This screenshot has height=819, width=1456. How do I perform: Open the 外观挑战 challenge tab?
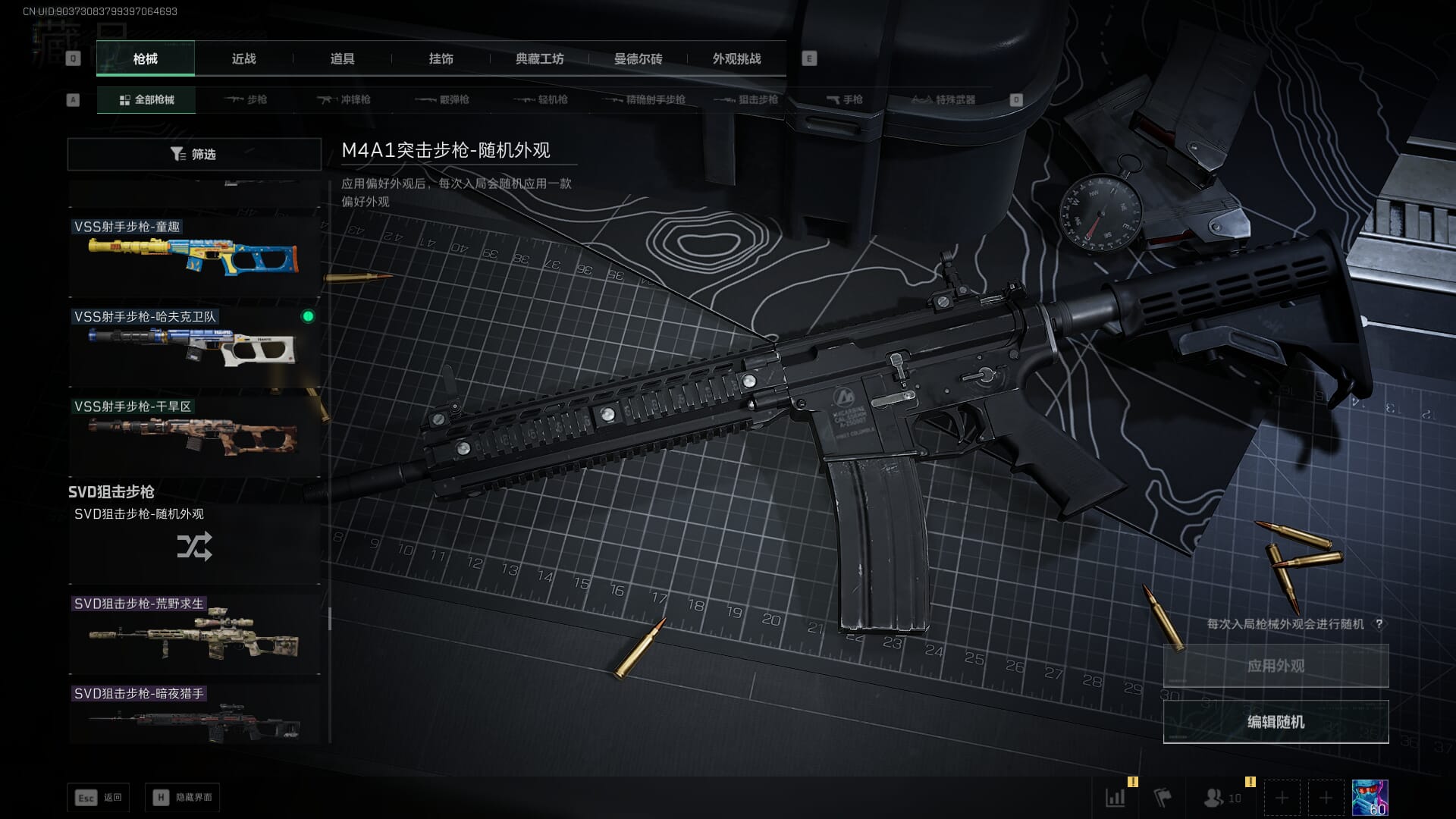(x=736, y=58)
